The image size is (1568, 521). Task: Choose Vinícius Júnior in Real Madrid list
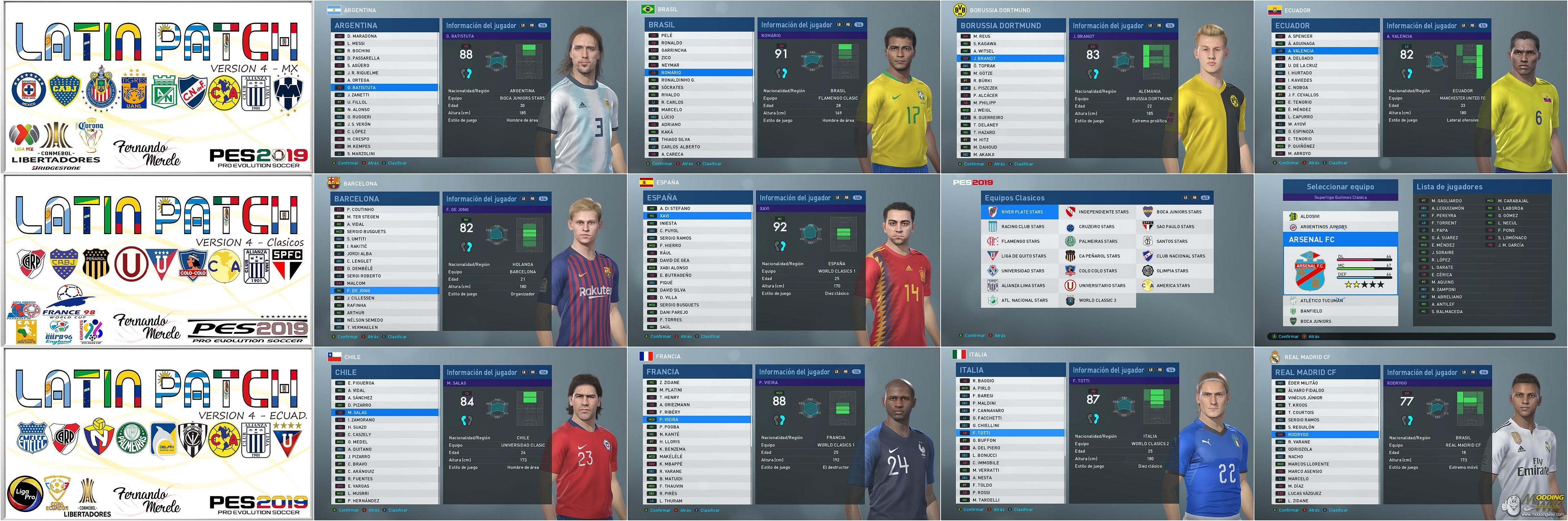point(1305,398)
